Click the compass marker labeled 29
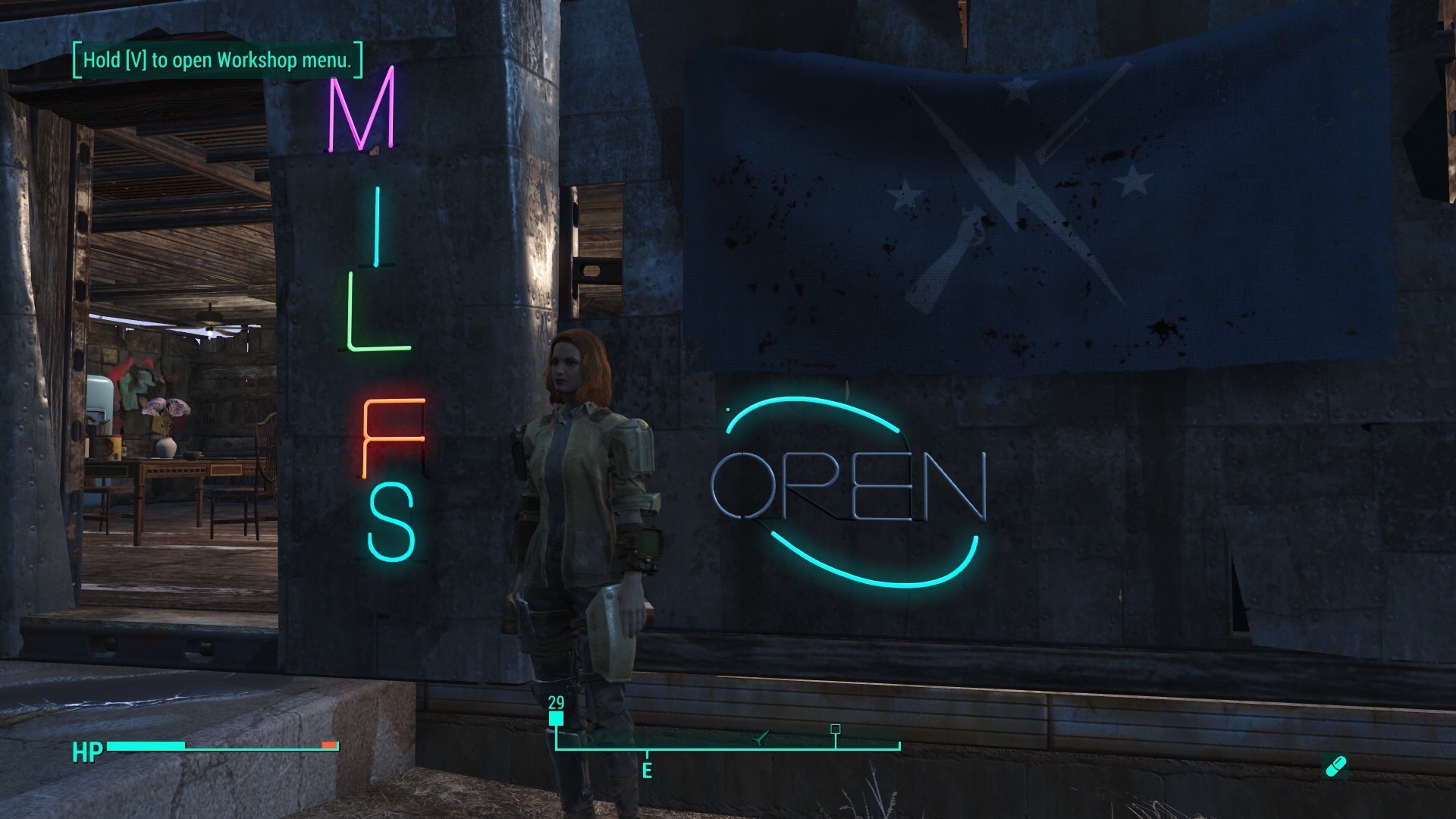1456x819 pixels. (x=557, y=718)
